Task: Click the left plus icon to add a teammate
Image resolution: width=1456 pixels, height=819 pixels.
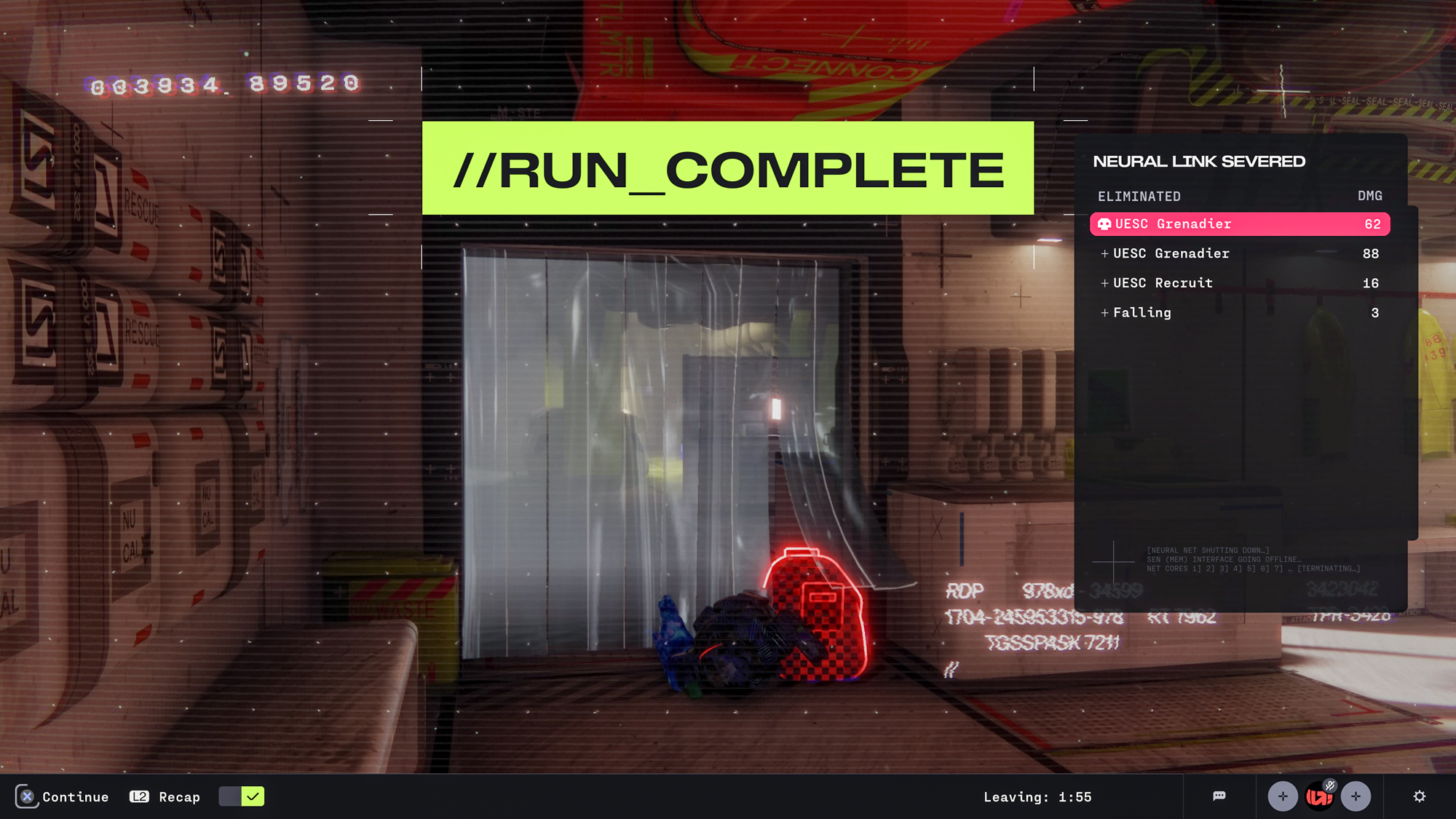Action: point(1283,796)
